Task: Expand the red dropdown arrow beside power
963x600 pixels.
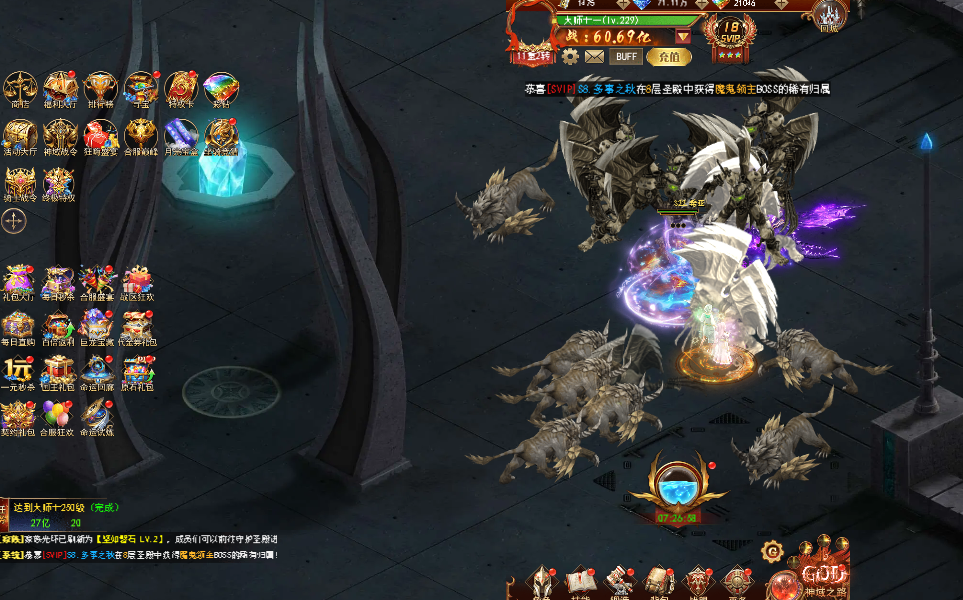Action: pyautogui.click(x=683, y=37)
